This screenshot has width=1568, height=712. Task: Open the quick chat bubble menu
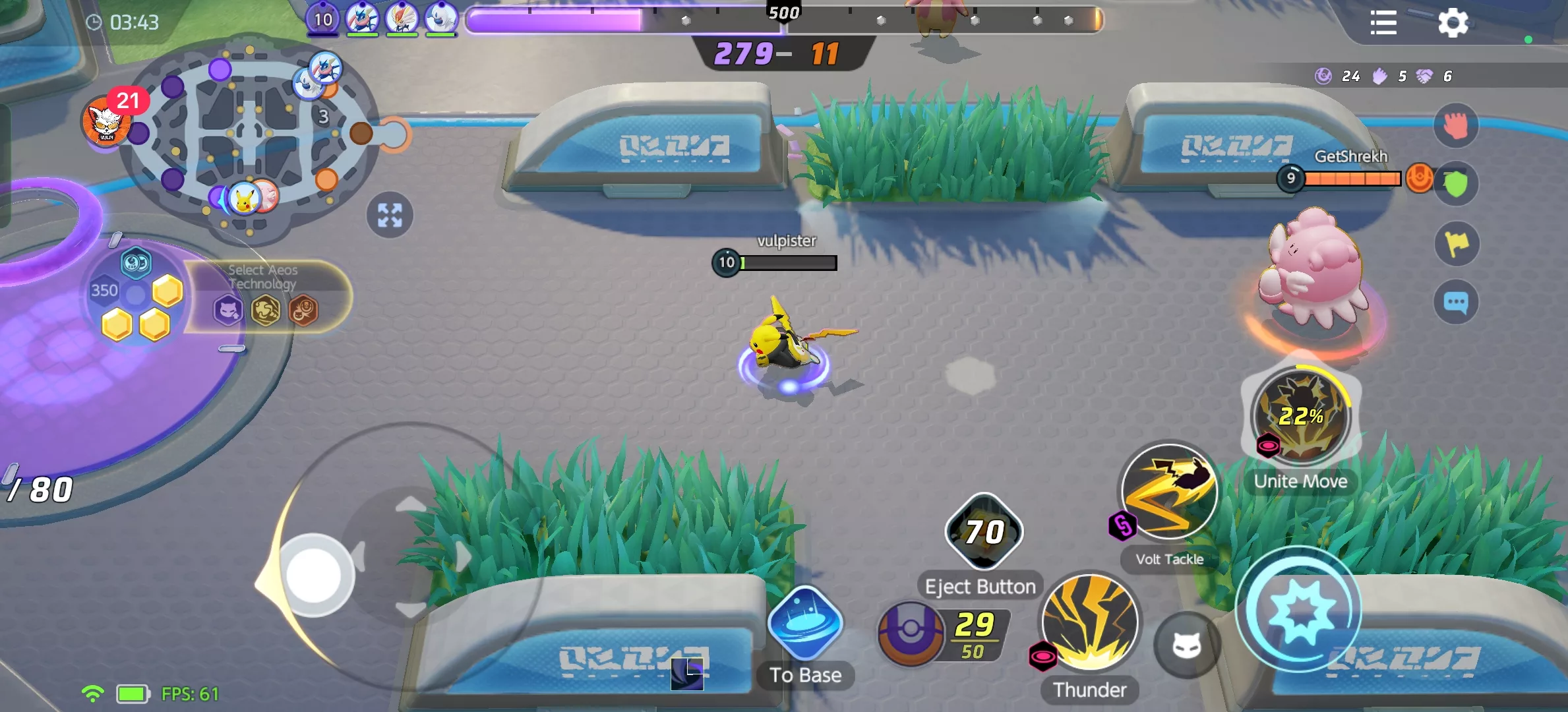click(1457, 301)
